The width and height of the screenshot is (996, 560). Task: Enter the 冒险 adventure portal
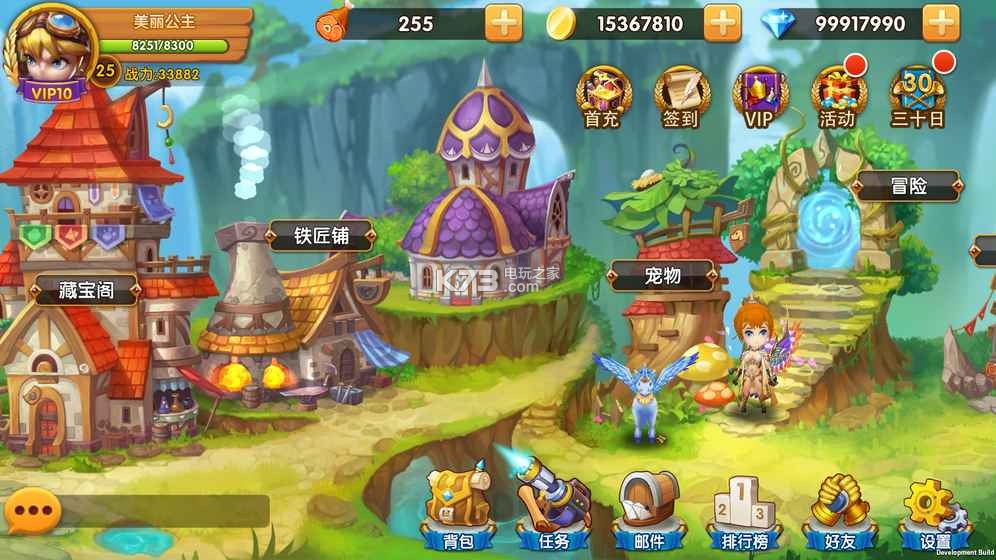tap(908, 186)
